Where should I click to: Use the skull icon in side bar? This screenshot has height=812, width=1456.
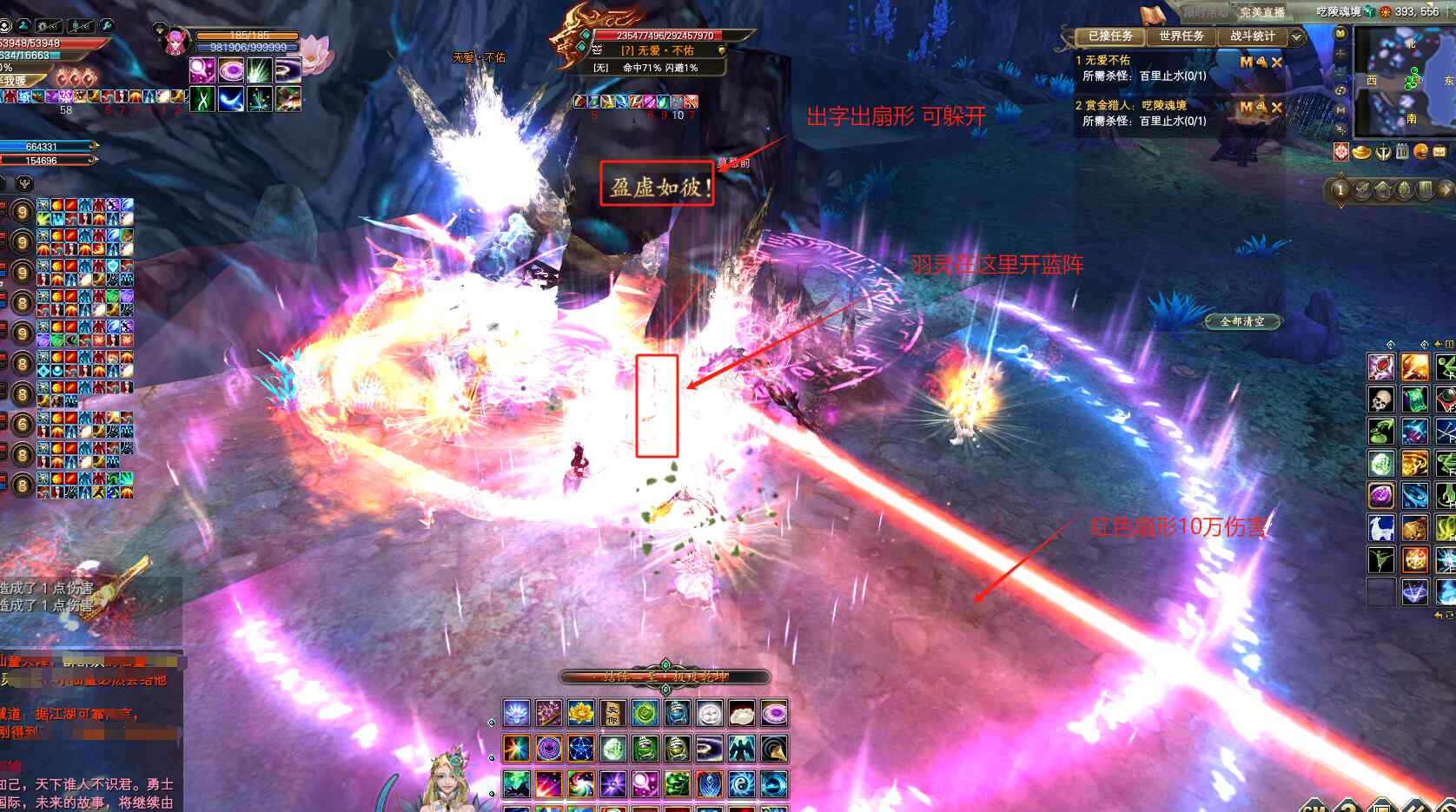pos(1380,399)
